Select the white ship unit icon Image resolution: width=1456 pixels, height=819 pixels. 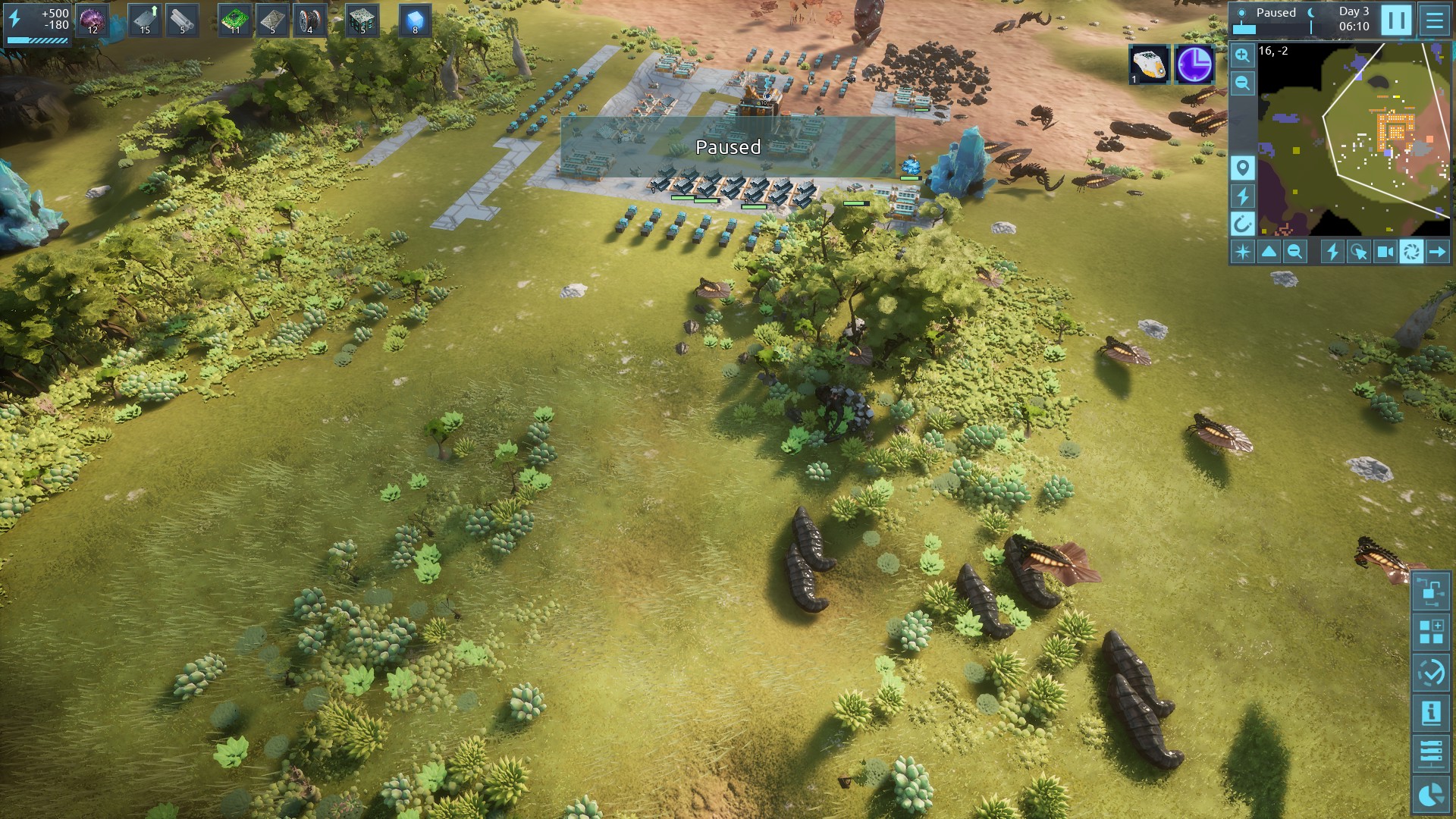tap(1149, 64)
